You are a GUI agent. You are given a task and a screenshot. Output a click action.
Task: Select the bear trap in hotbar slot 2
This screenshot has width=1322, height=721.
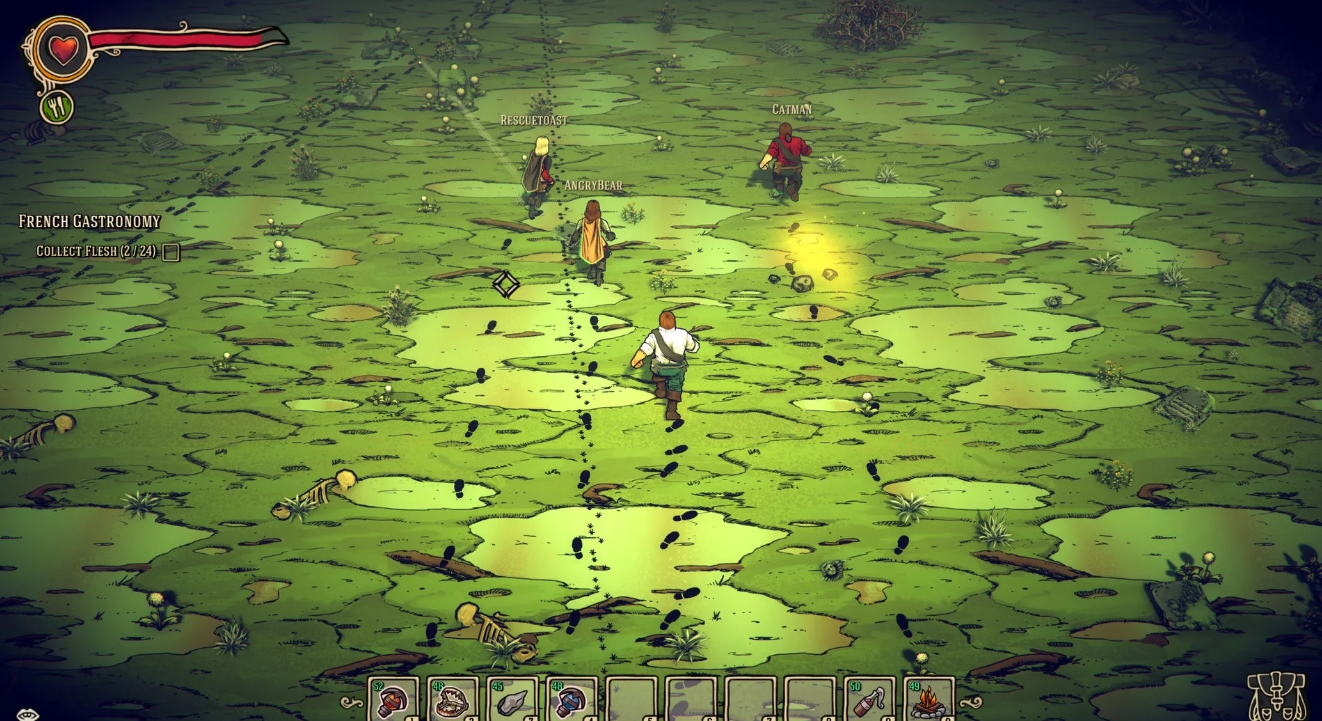point(452,697)
